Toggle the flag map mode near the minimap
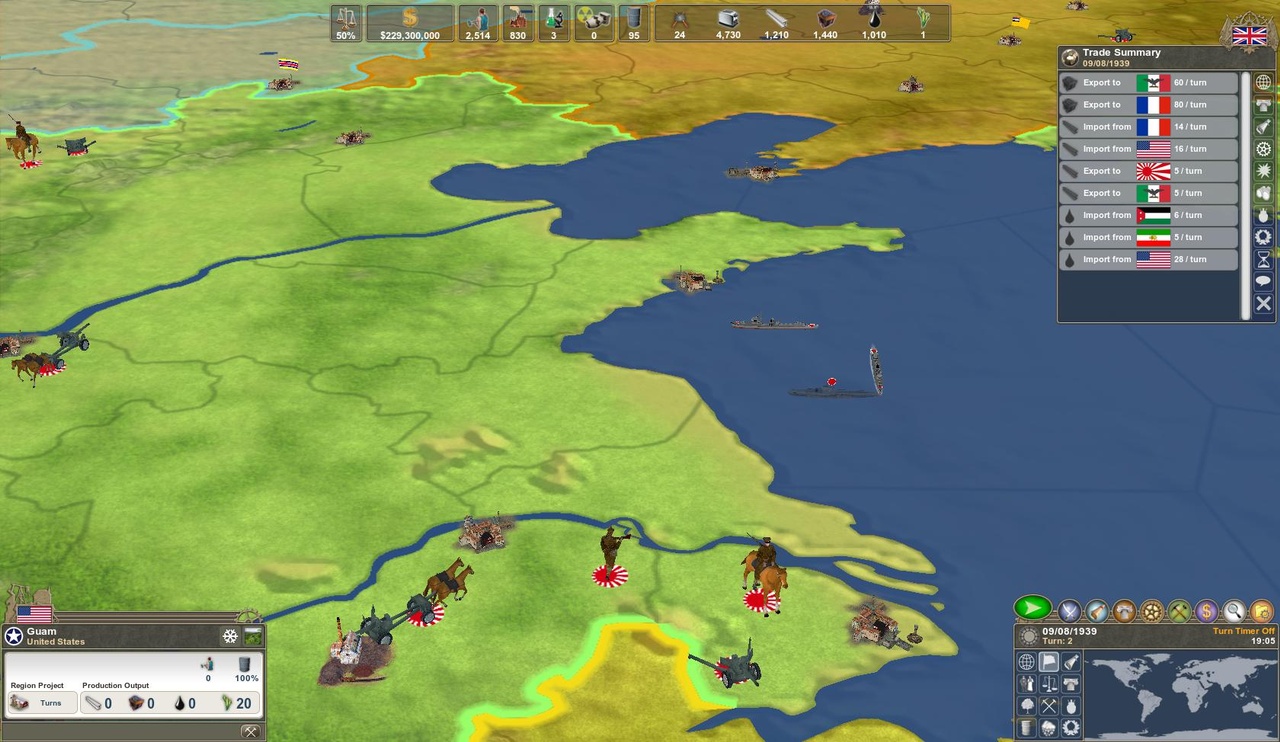1280x742 pixels. [x=1048, y=662]
